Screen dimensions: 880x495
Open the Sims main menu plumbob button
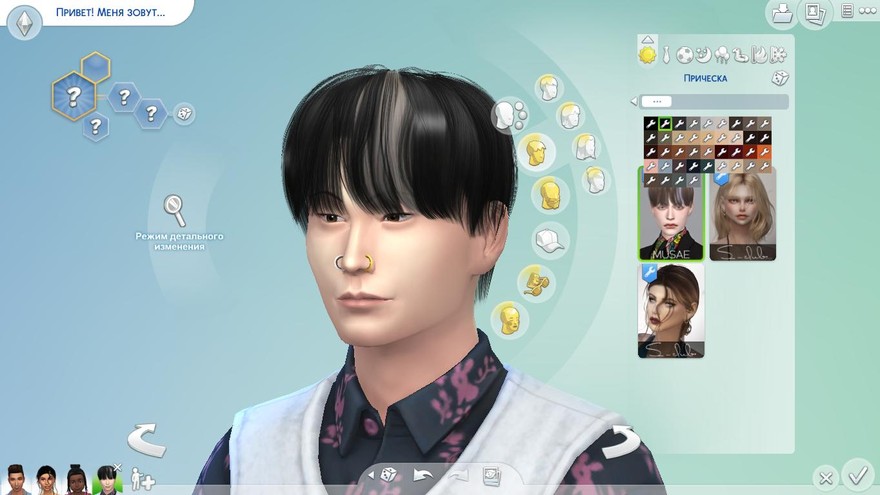[x=24, y=21]
